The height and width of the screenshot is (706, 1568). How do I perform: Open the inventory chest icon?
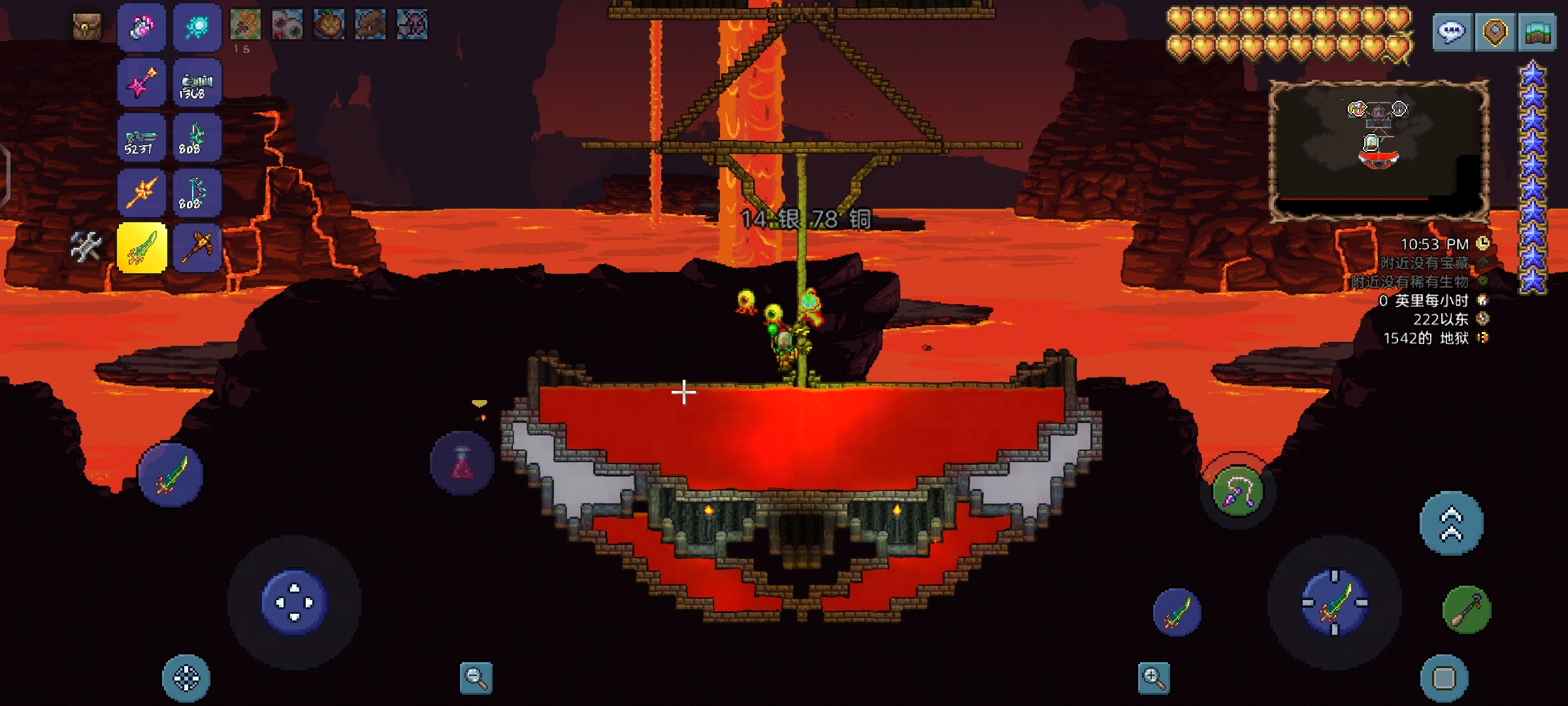87,26
